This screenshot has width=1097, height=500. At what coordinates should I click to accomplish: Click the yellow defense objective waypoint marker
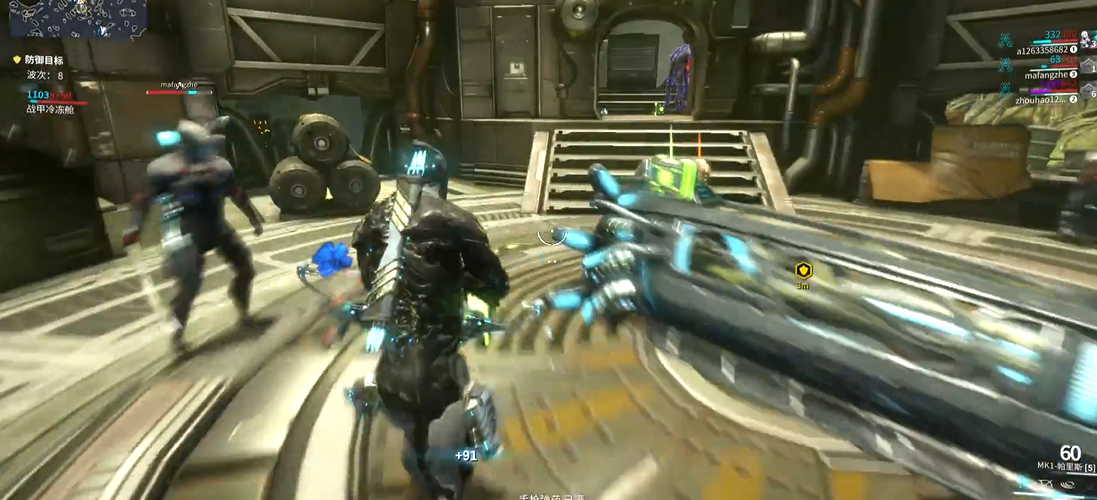(x=802, y=270)
